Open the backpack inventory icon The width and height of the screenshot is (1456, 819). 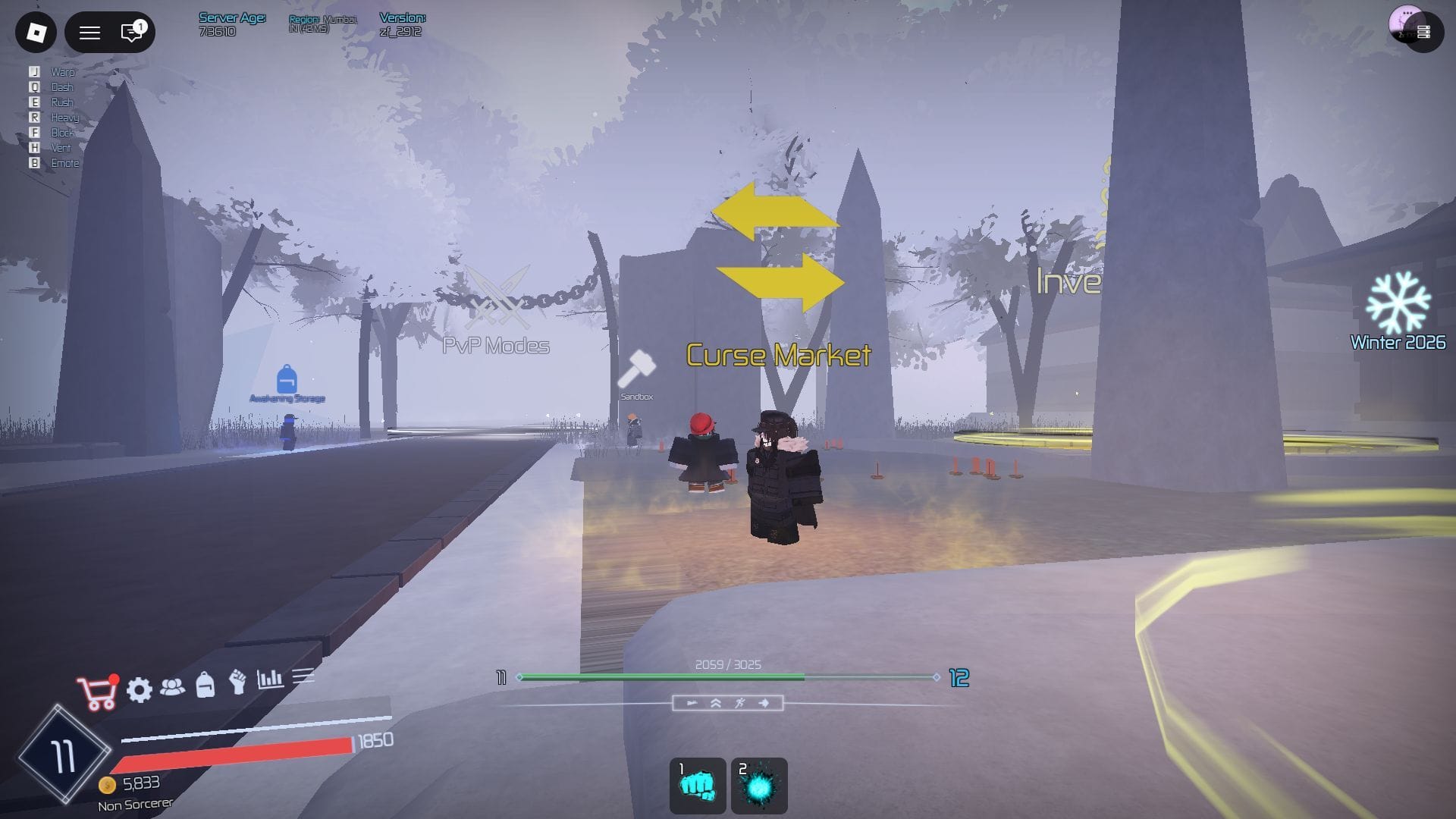205,685
